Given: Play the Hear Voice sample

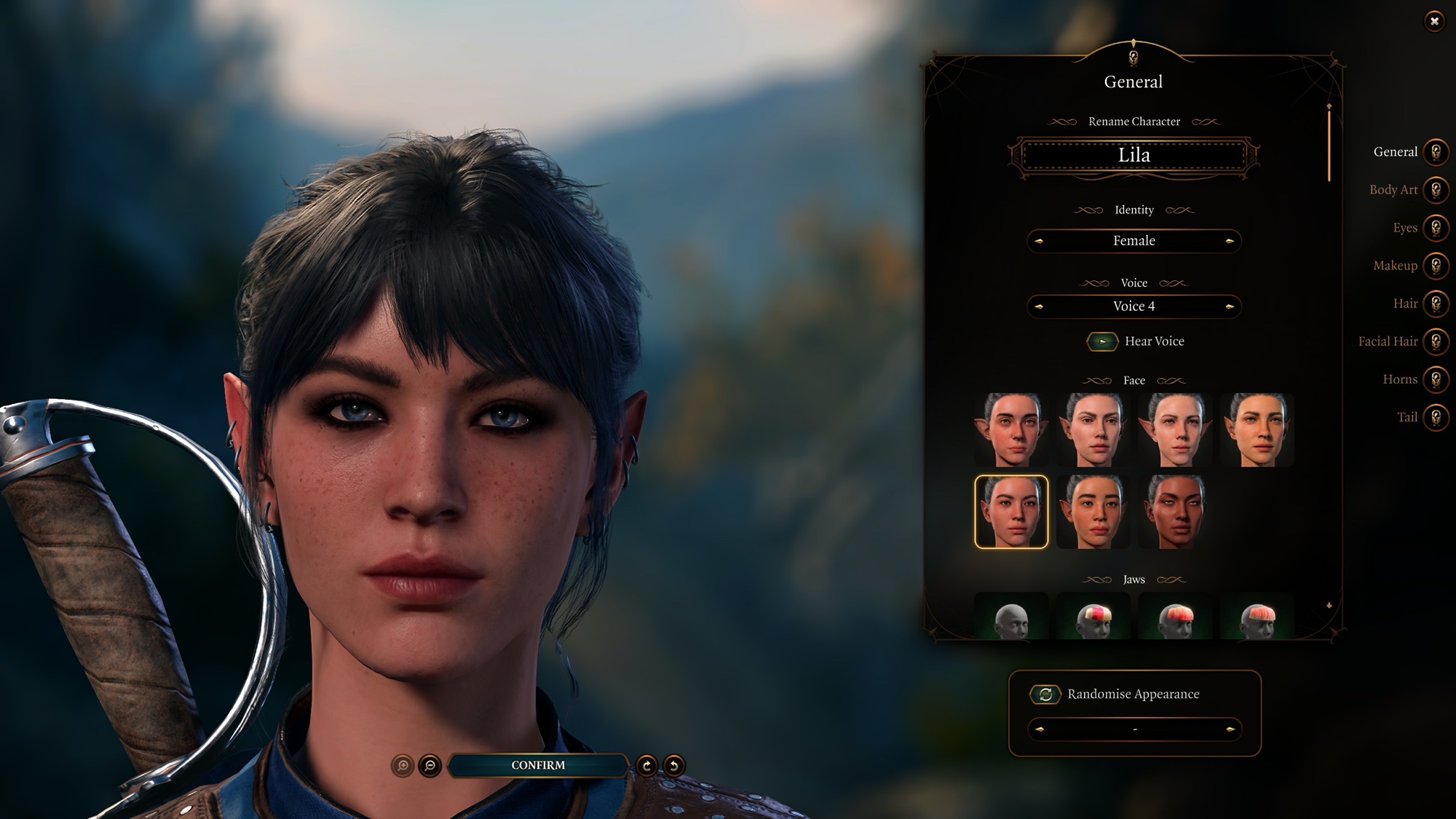Looking at the screenshot, I should 1102,341.
